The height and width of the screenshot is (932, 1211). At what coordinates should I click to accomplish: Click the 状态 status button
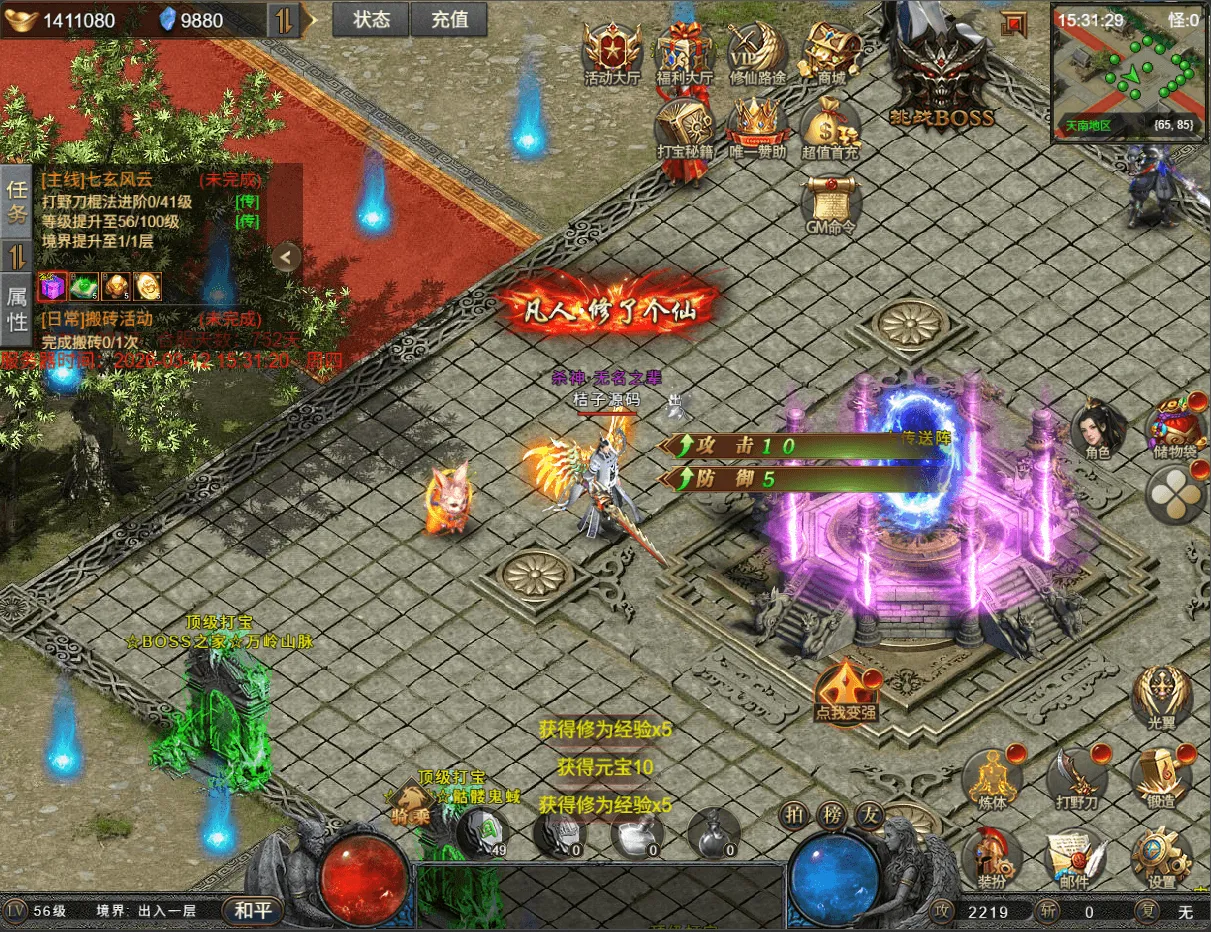(371, 20)
